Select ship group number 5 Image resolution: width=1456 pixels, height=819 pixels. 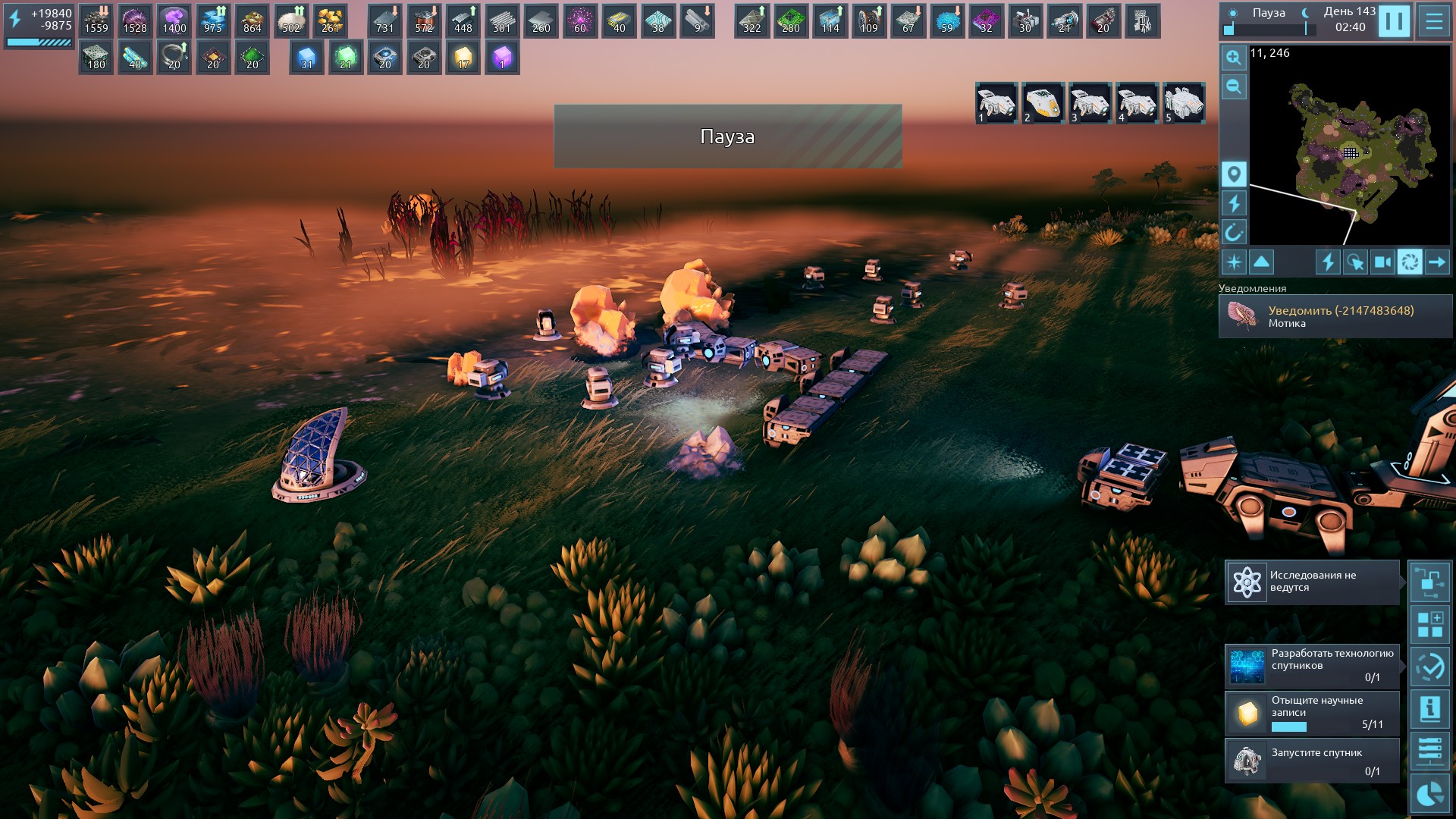click(1183, 103)
